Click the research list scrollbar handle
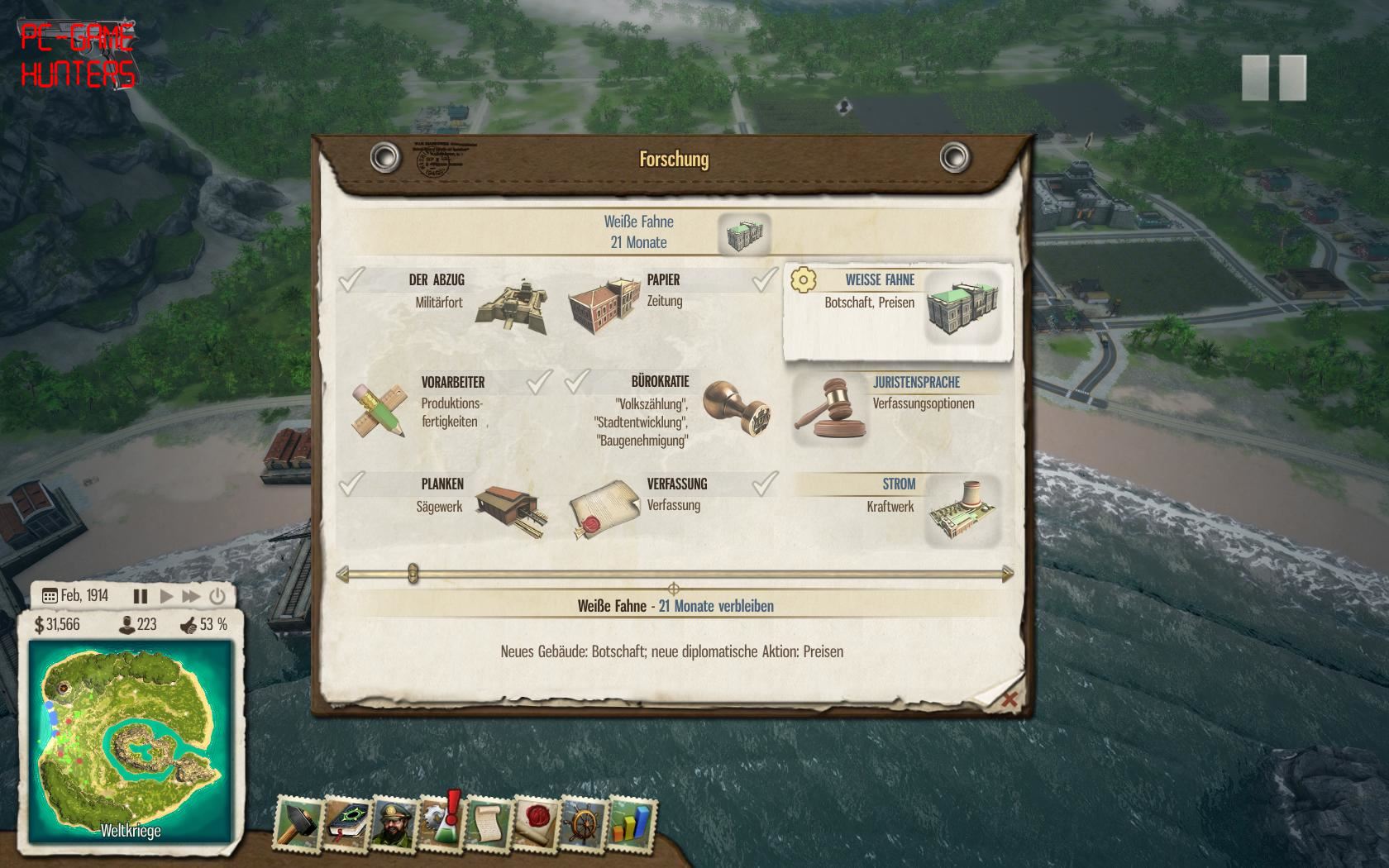Image resolution: width=1389 pixels, height=868 pixels. tap(413, 574)
